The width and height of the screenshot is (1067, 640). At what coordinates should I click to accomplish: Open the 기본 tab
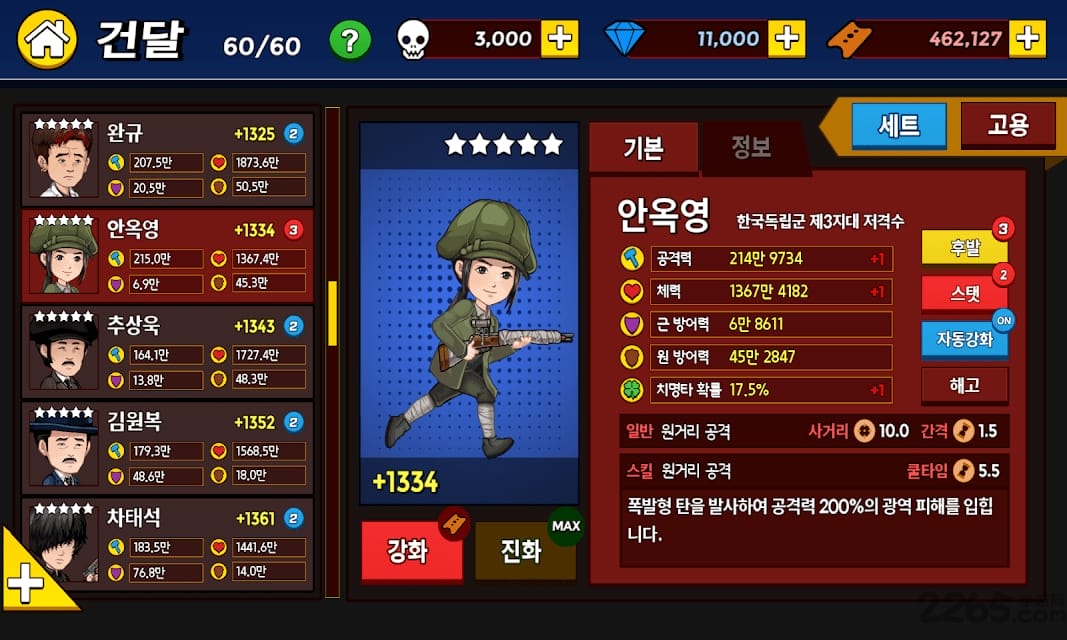point(643,148)
